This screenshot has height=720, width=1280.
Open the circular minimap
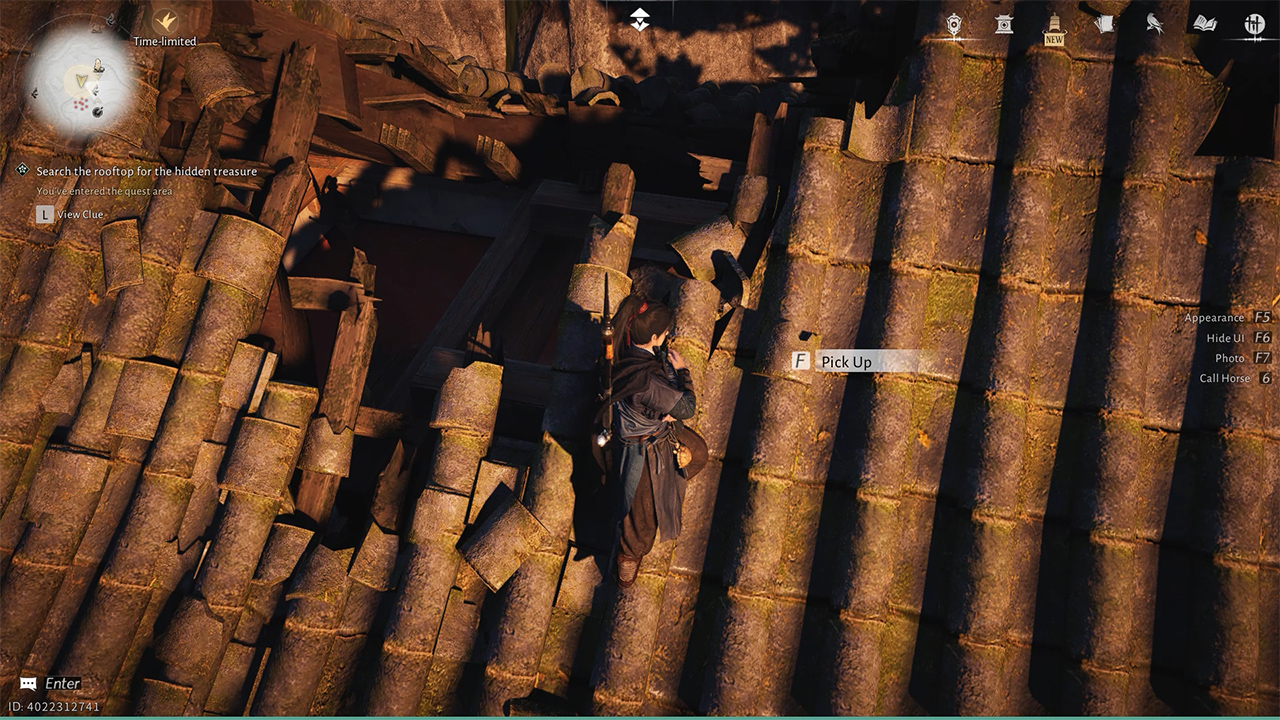(79, 81)
